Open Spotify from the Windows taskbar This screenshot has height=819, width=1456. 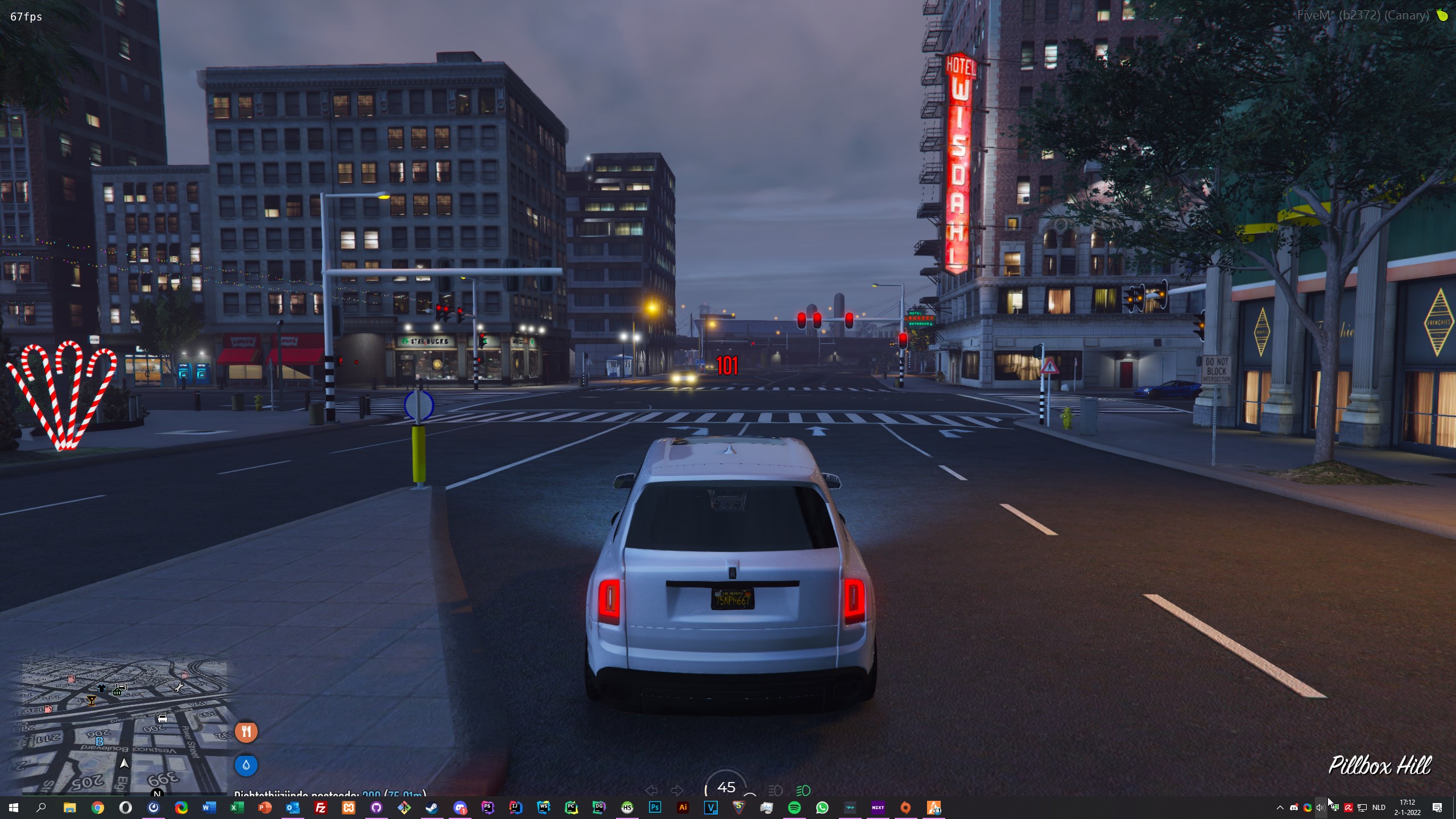(795, 808)
